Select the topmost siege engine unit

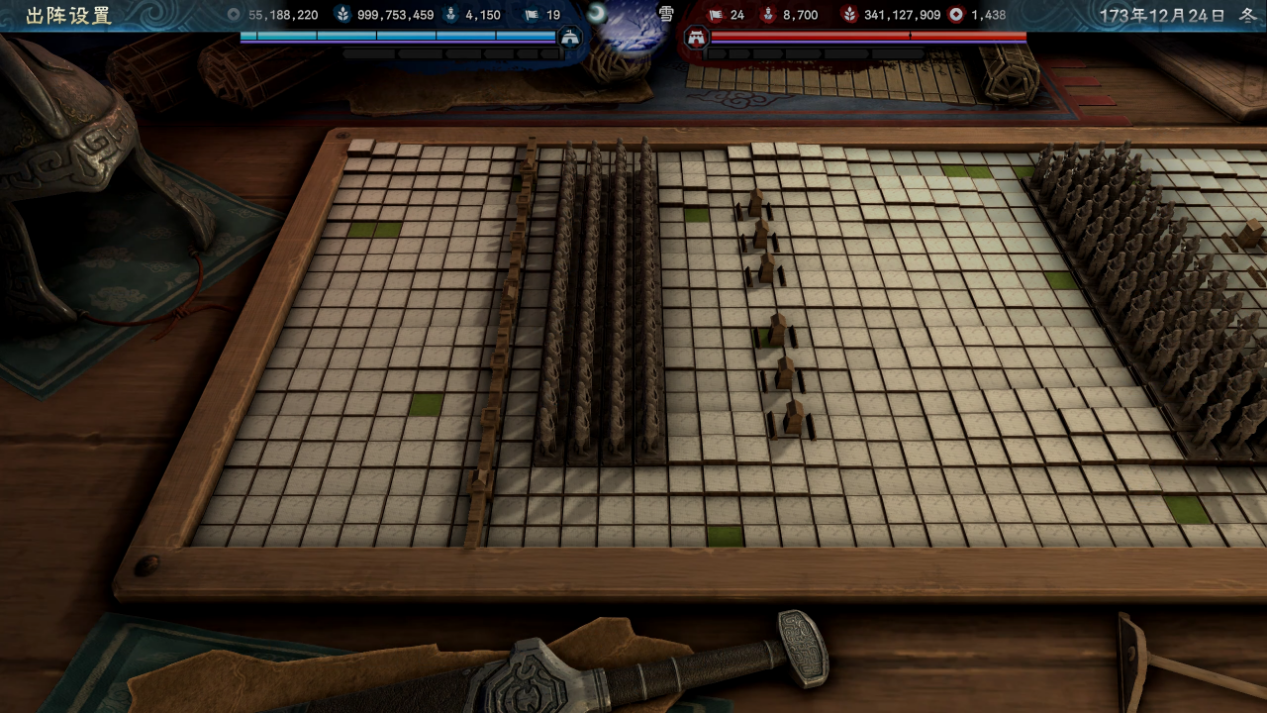(756, 204)
